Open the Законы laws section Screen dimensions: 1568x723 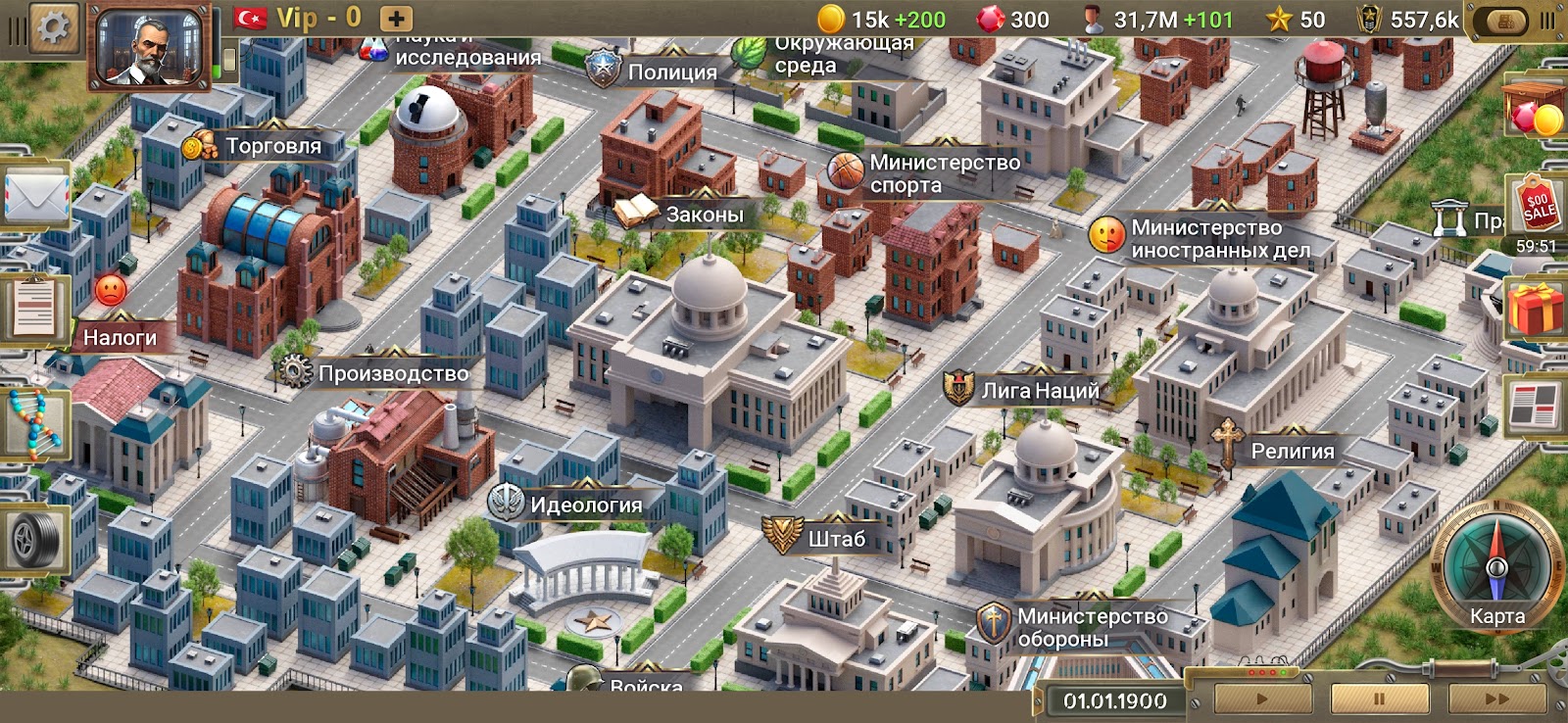(x=704, y=215)
